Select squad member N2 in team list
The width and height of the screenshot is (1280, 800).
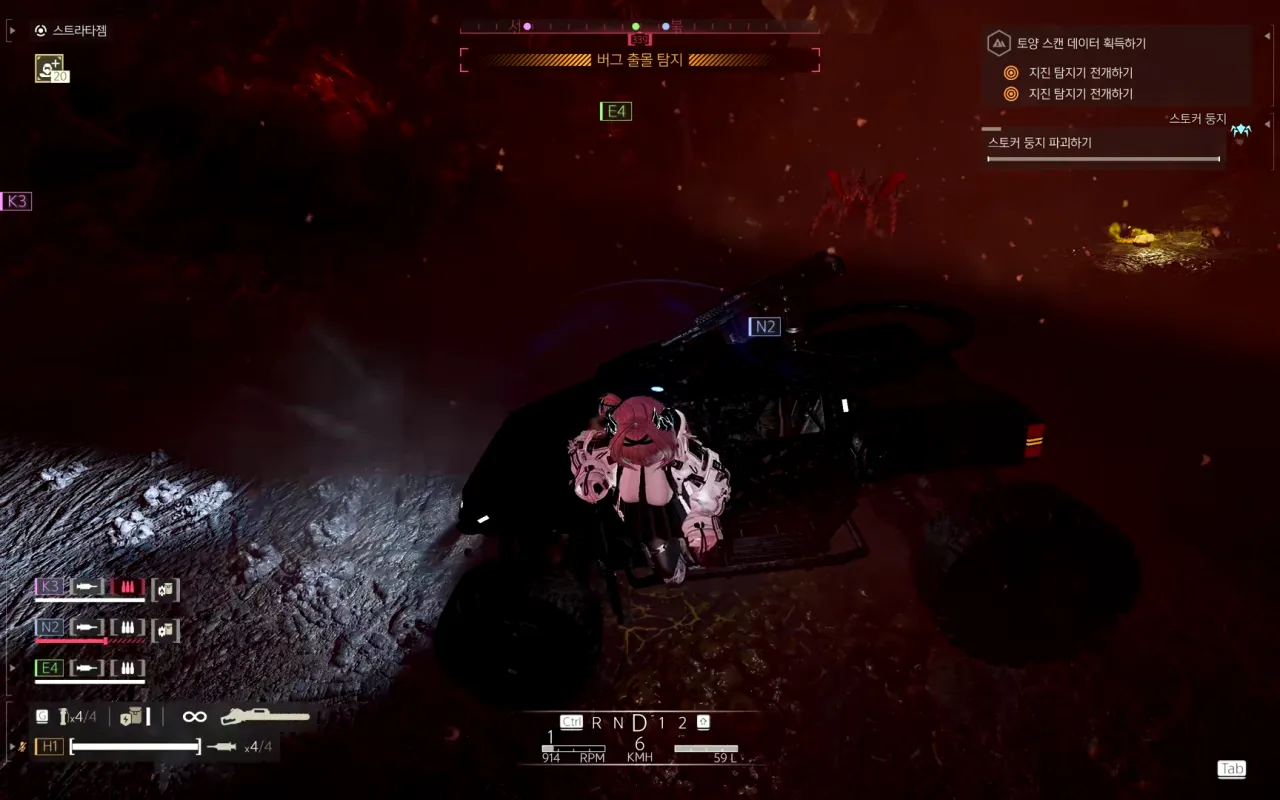click(49, 628)
